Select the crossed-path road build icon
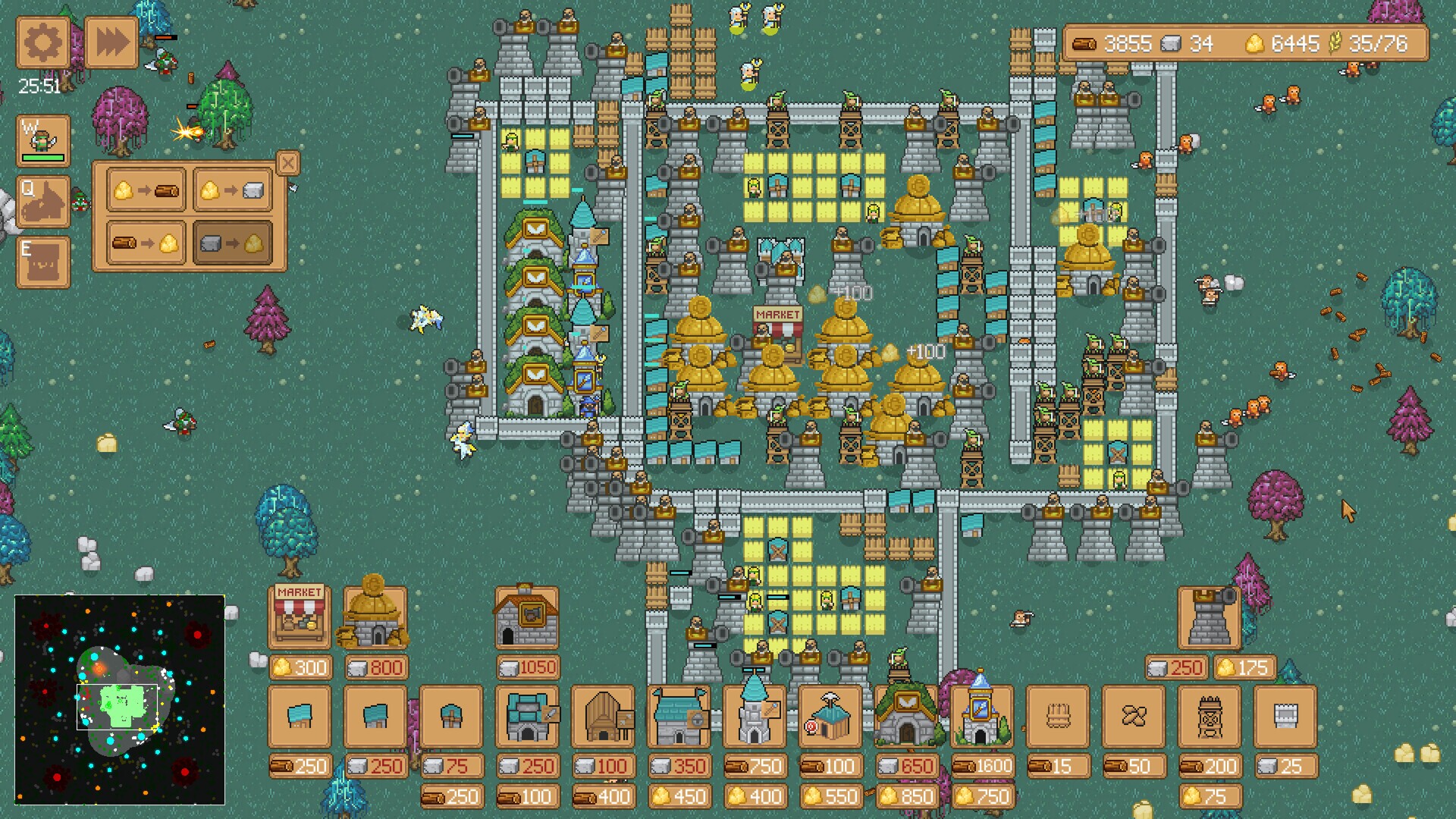The image size is (1456, 819). (1134, 717)
